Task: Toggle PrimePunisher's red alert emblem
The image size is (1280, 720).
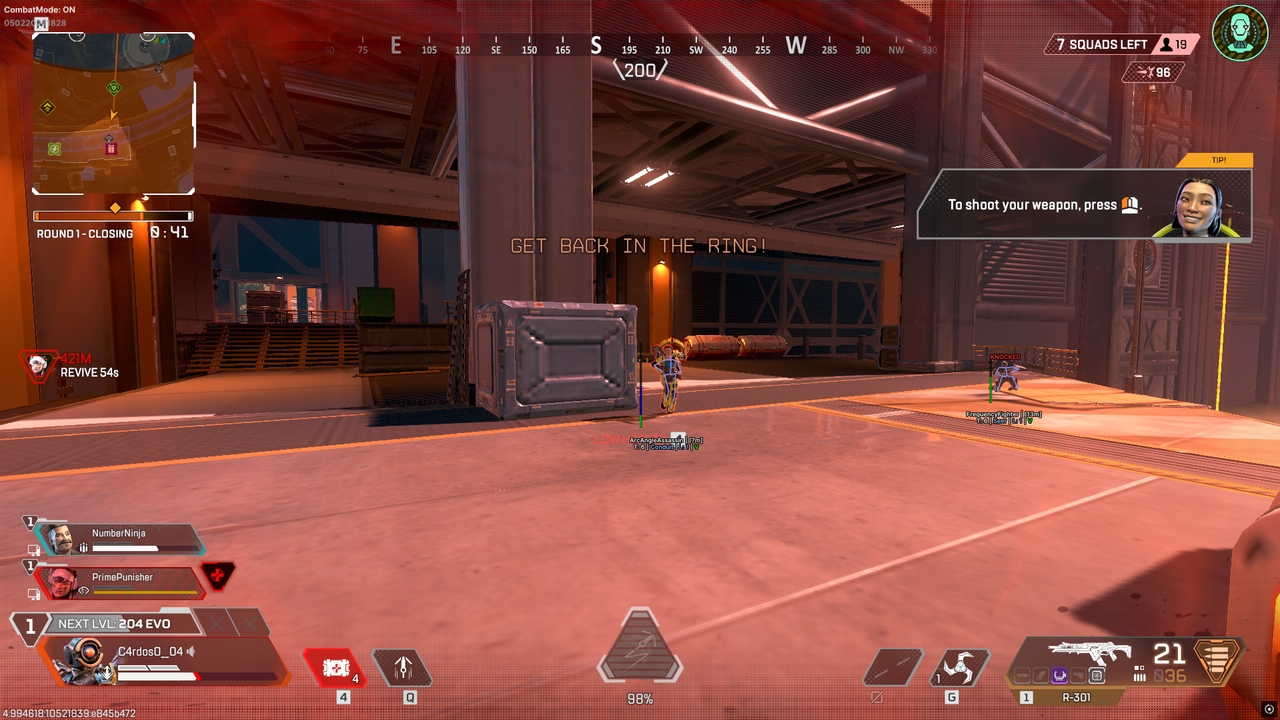Action: tap(216, 576)
